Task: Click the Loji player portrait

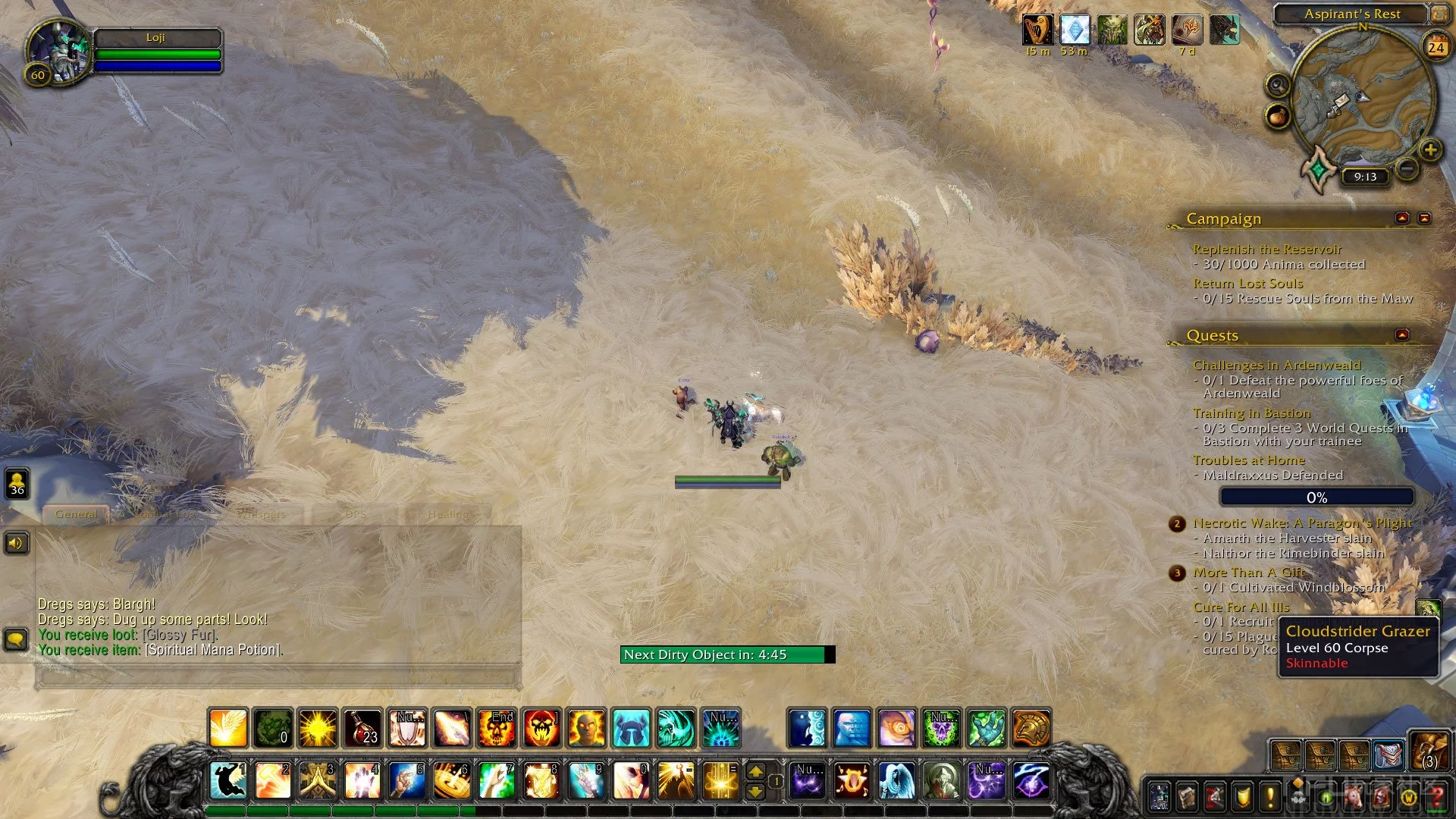Action: point(61,52)
